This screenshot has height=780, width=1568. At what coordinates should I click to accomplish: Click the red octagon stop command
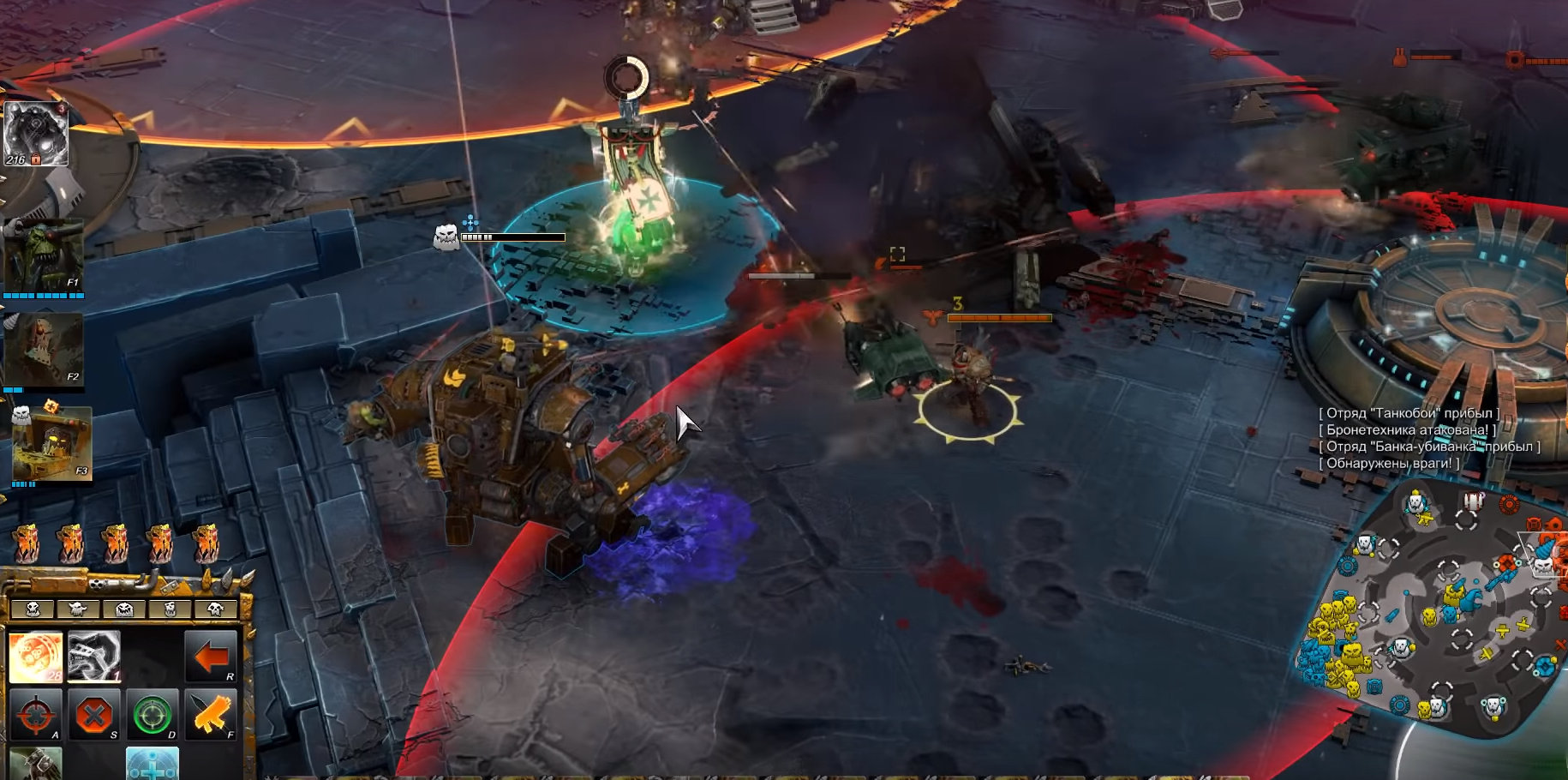pyautogui.click(x=93, y=715)
